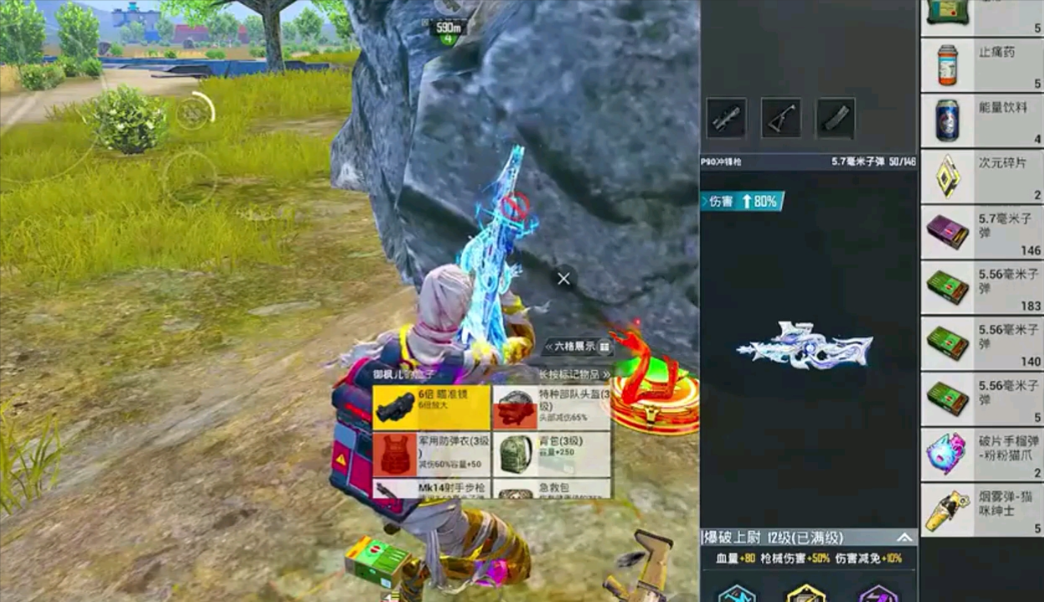Image resolution: width=1044 pixels, height=602 pixels.
Task: Select the 5.7mm ammo stack
Action: [x=981, y=232]
